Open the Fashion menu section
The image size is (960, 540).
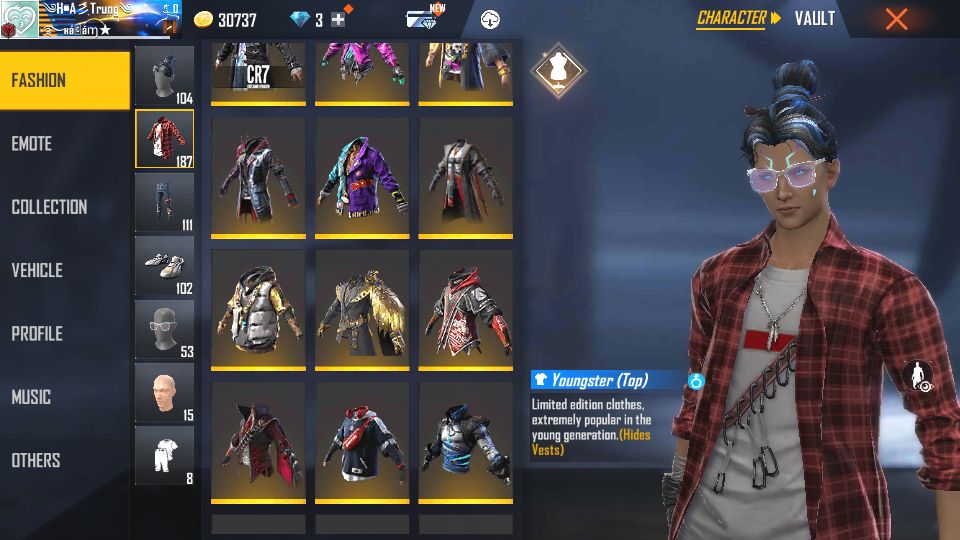64,80
